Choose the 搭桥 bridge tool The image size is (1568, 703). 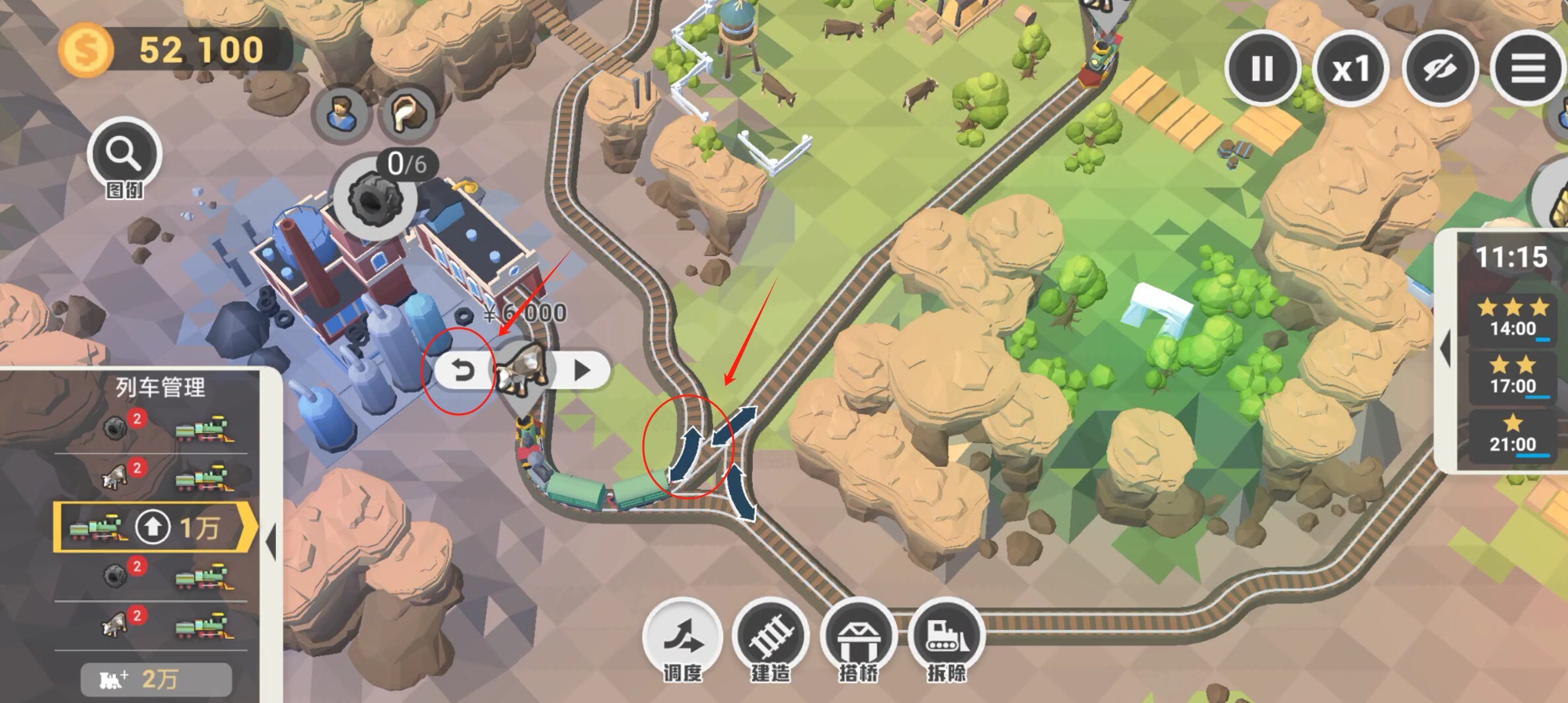point(858,636)
